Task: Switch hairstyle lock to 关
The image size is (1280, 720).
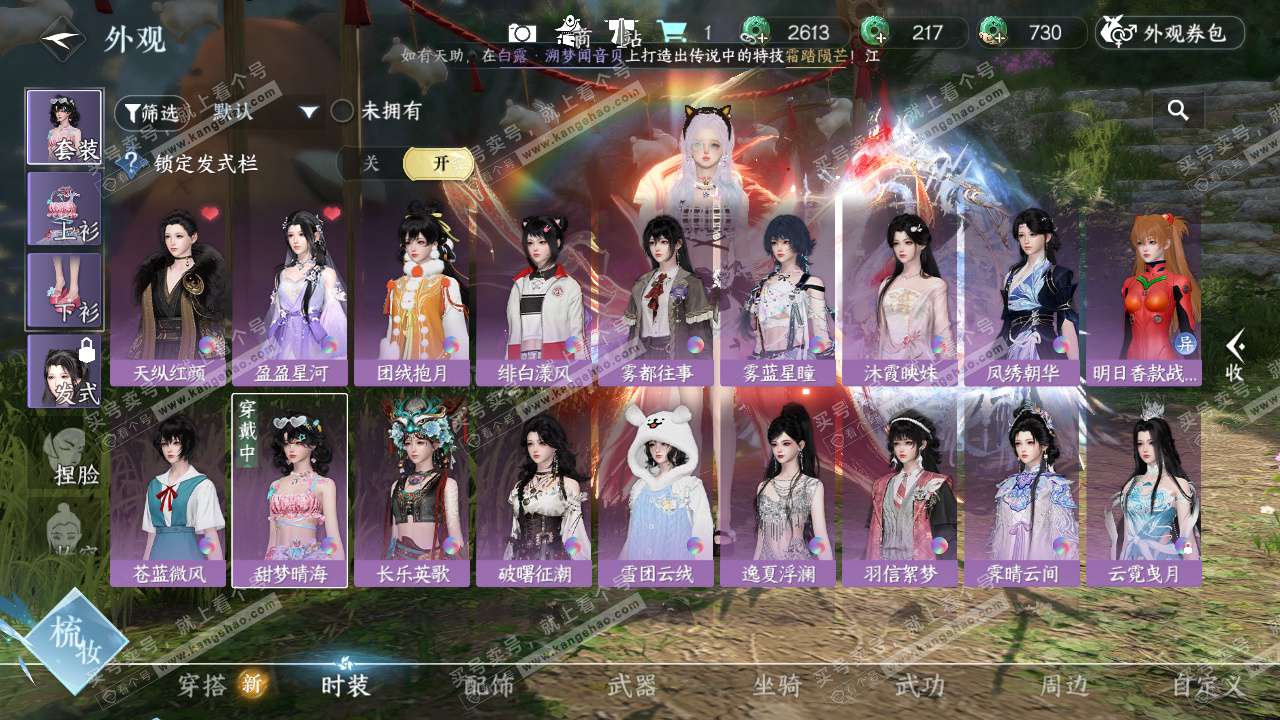Action: click(x=371, y=164)
